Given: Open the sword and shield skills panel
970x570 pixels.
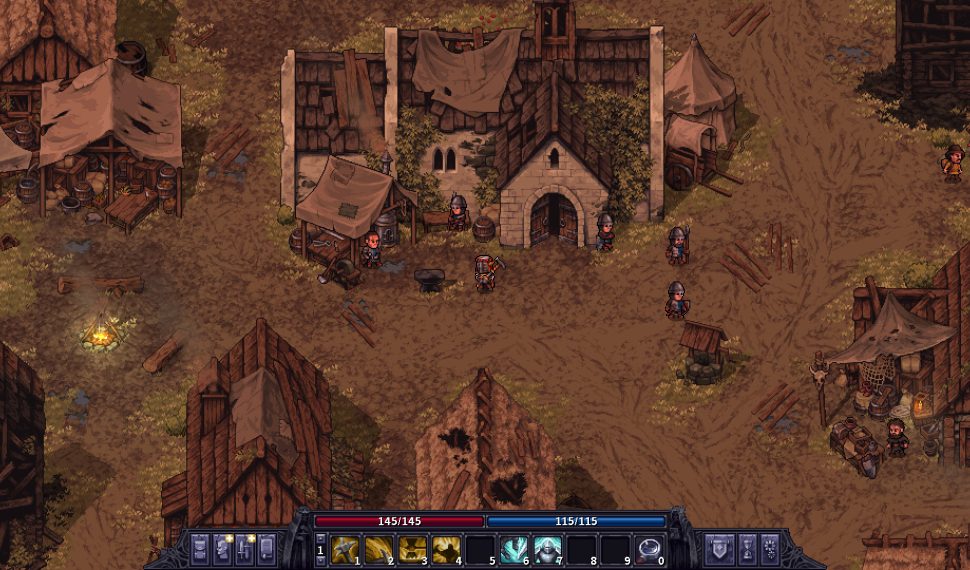Looking at the screenshot, I should [x=244, y=549].
